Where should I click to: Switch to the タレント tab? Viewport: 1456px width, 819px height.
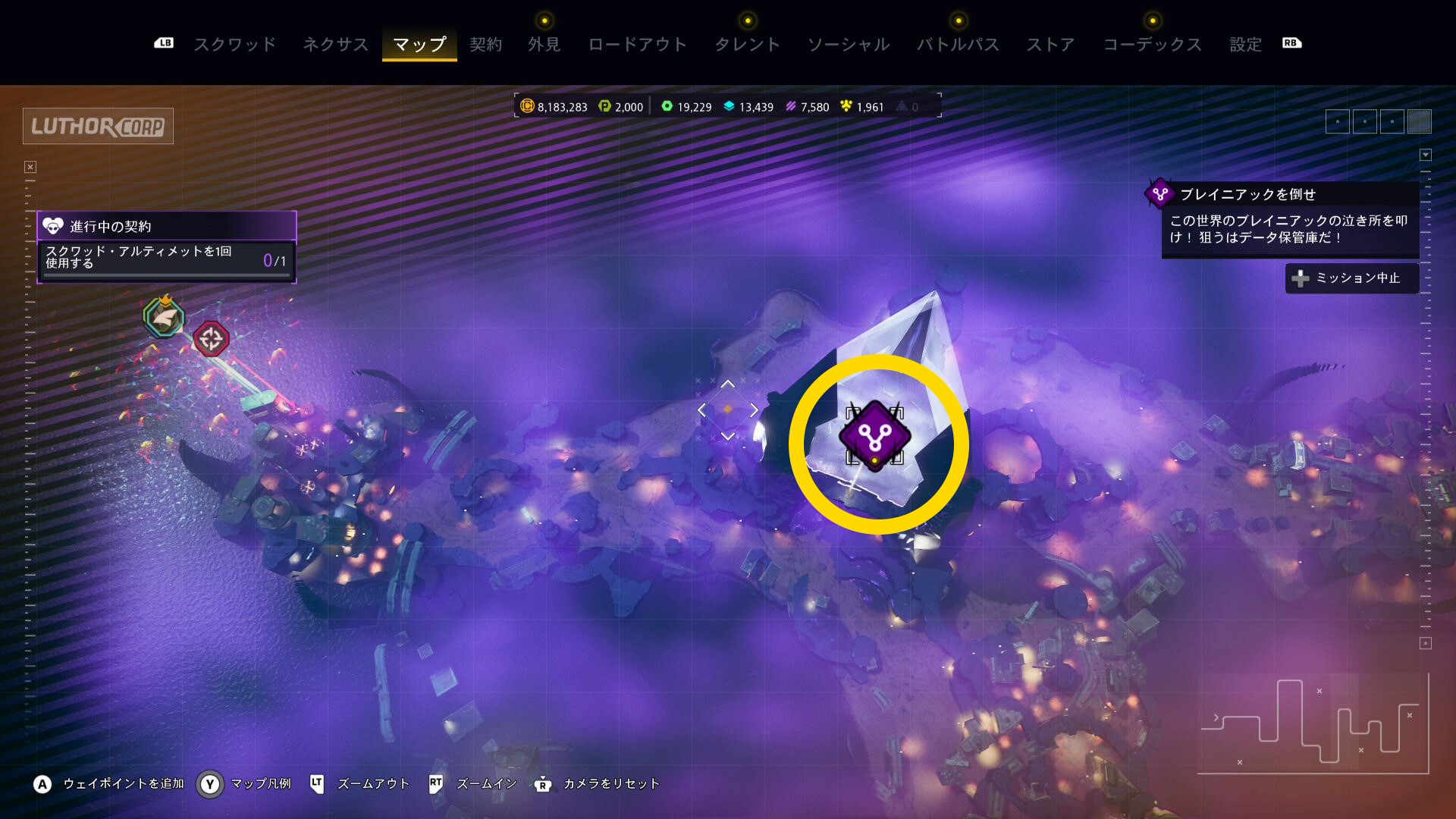click(x=747, y=45)
